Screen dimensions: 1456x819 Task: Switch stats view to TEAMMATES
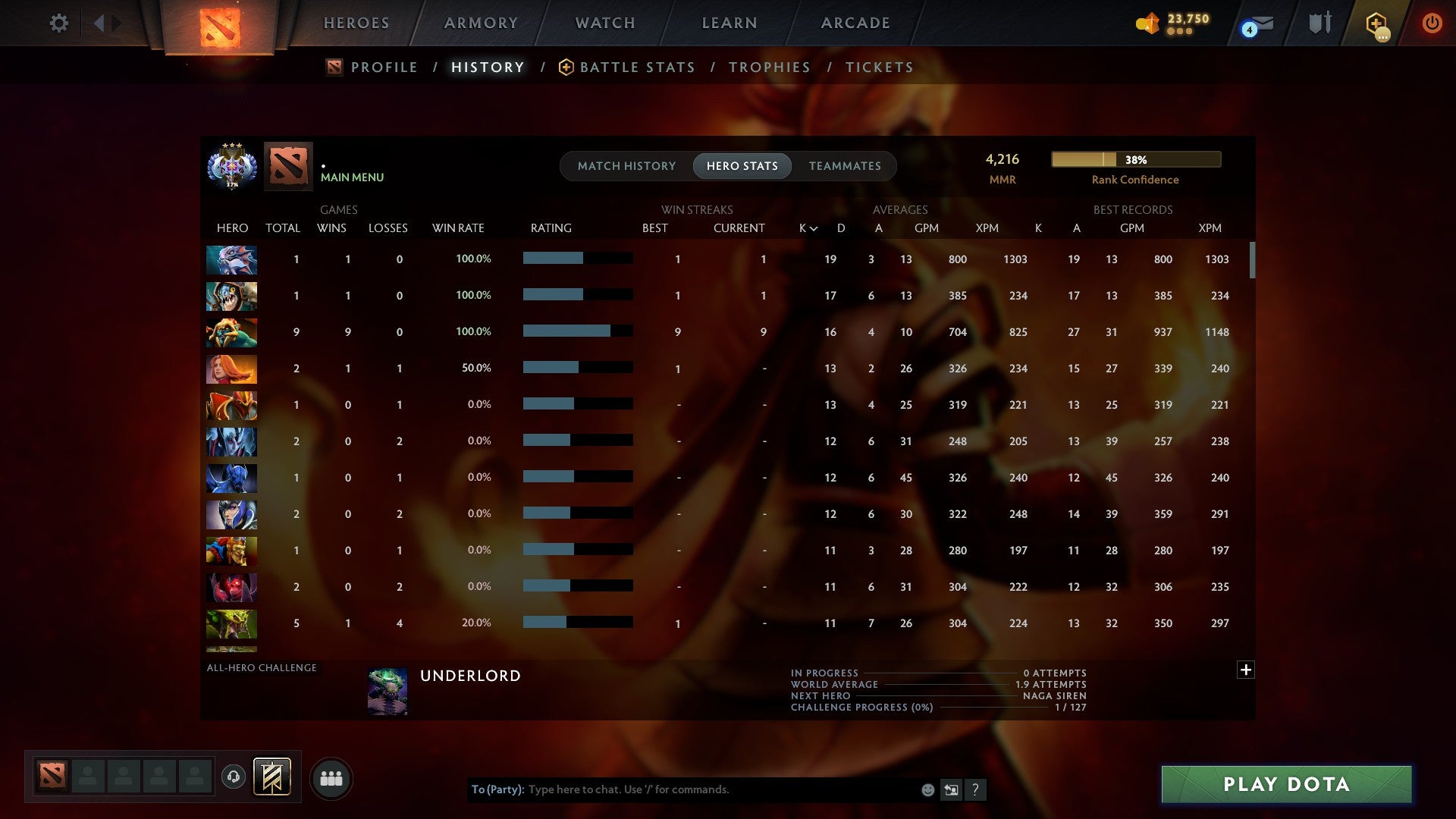pyautogui.click(x=844, y=166)
